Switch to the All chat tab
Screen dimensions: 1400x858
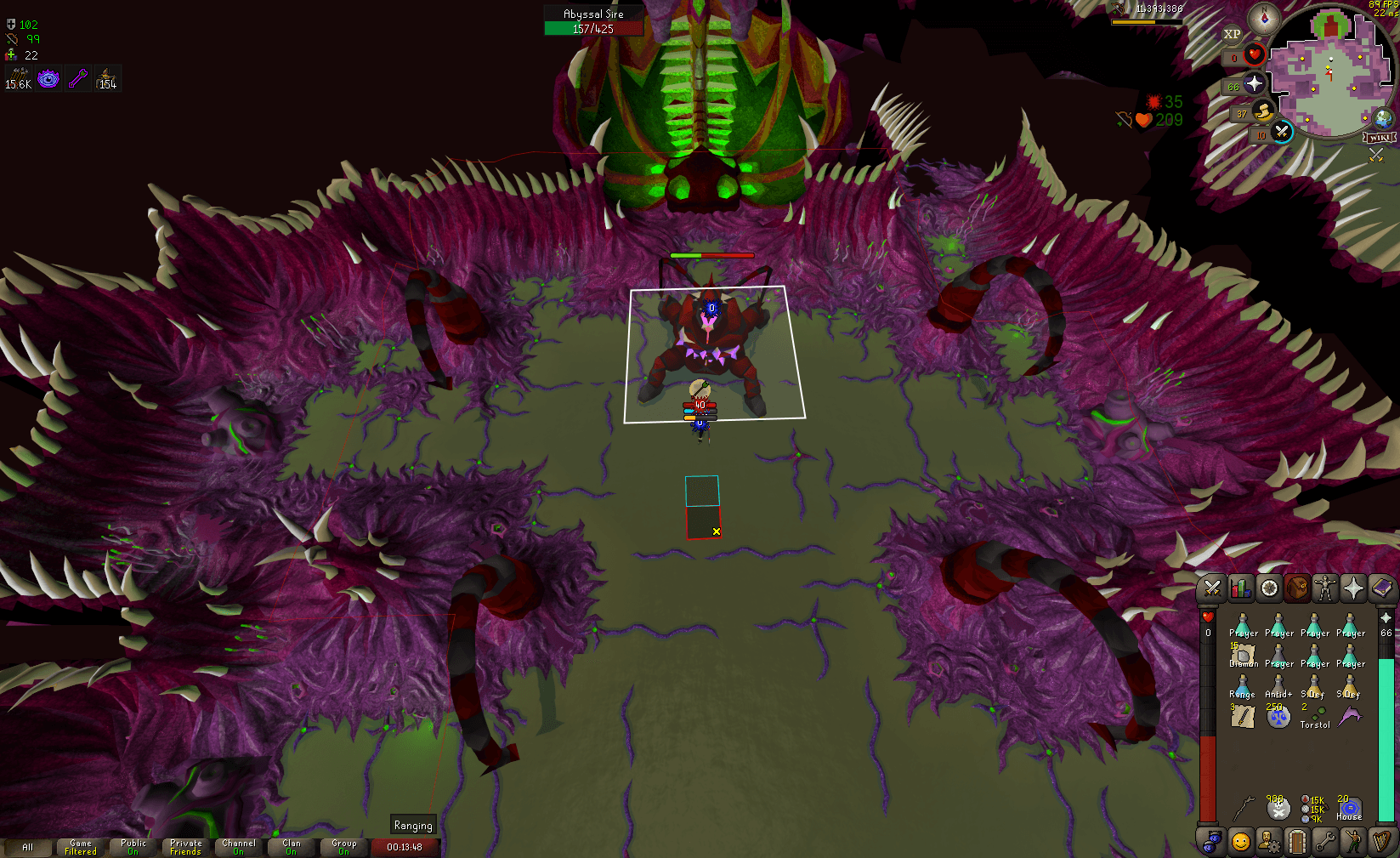tap(30, 847)
